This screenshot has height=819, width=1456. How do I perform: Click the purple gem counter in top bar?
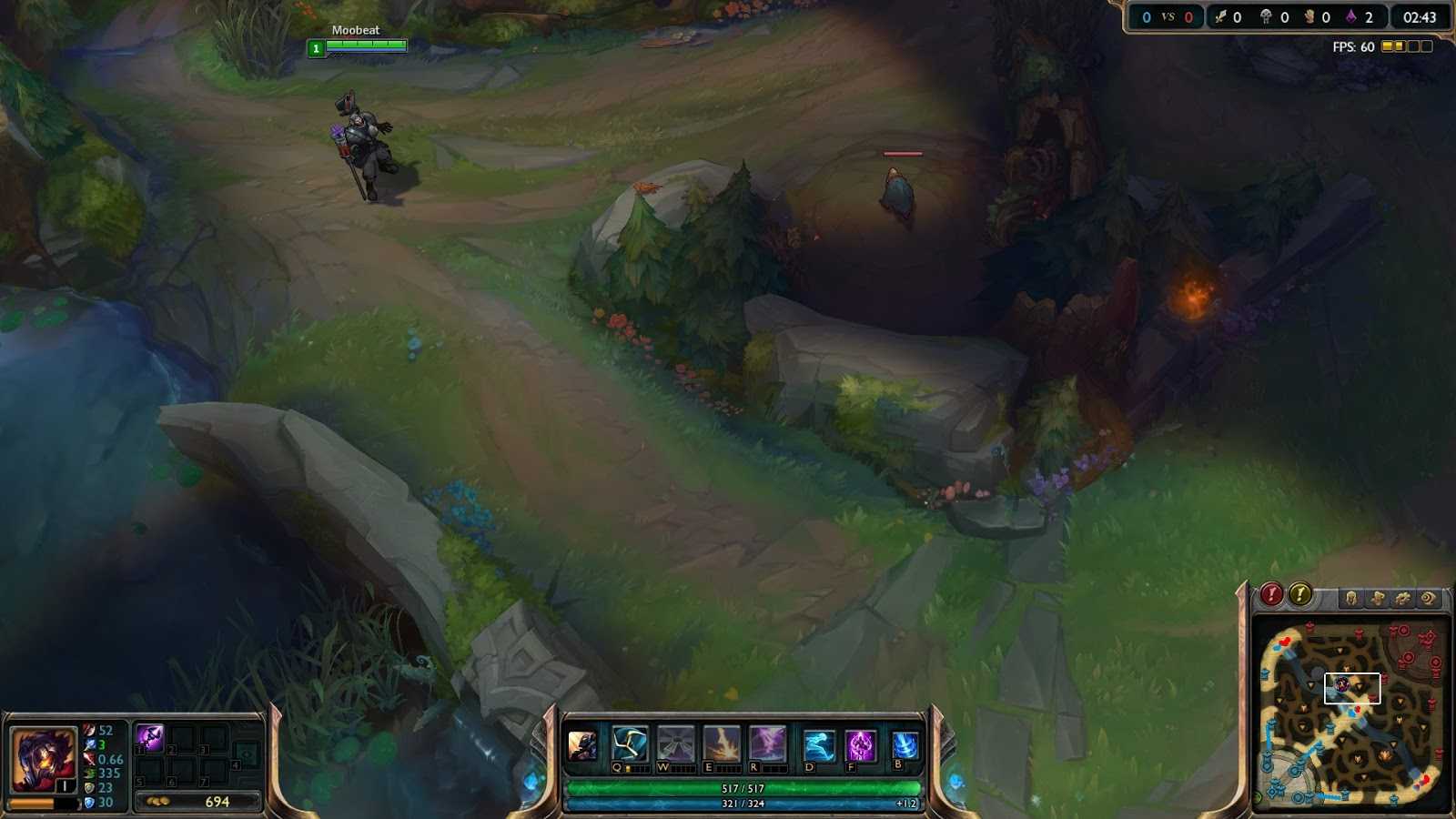pyautogui.click(x=1350, y=16)
